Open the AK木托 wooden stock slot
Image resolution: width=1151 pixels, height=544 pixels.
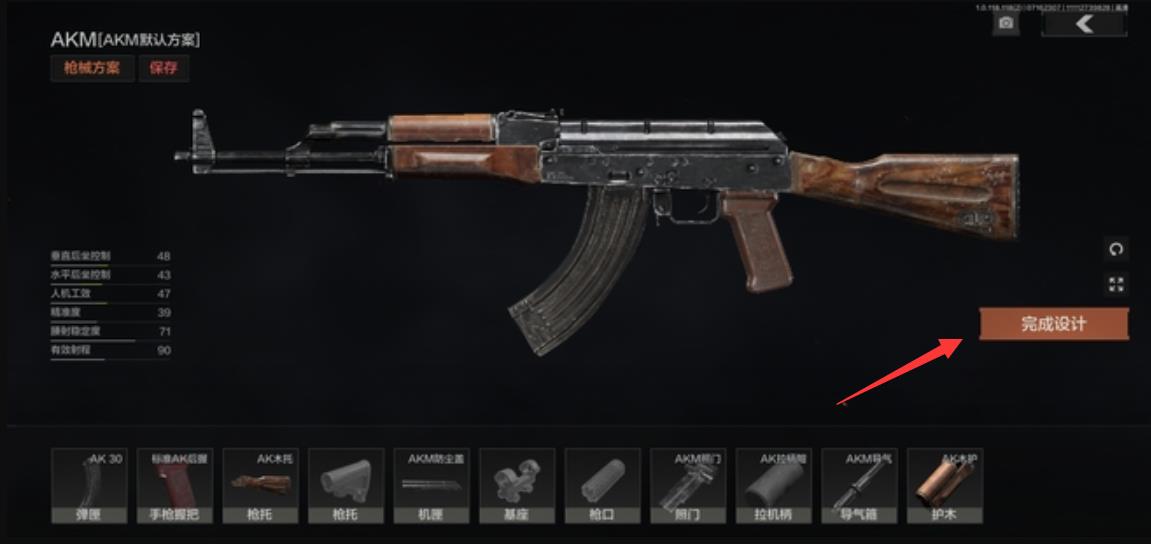260,486
